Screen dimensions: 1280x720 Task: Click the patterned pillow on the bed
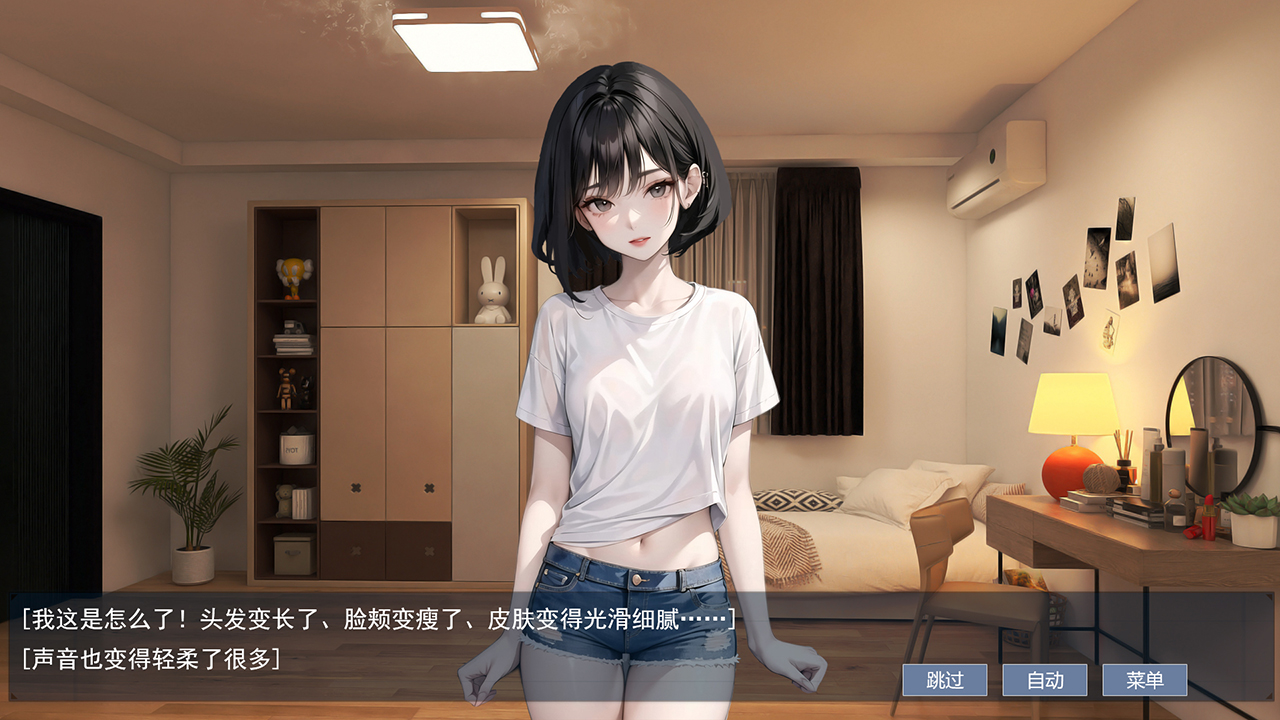795,500
